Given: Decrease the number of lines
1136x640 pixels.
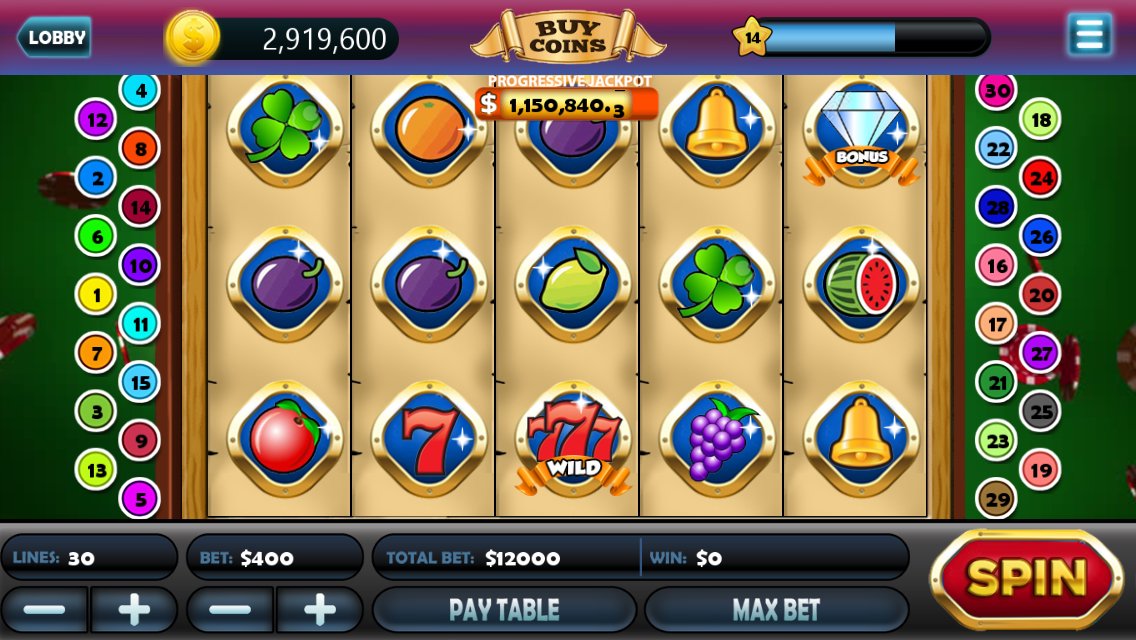Looking at the screenshot, I should (44, 609).
